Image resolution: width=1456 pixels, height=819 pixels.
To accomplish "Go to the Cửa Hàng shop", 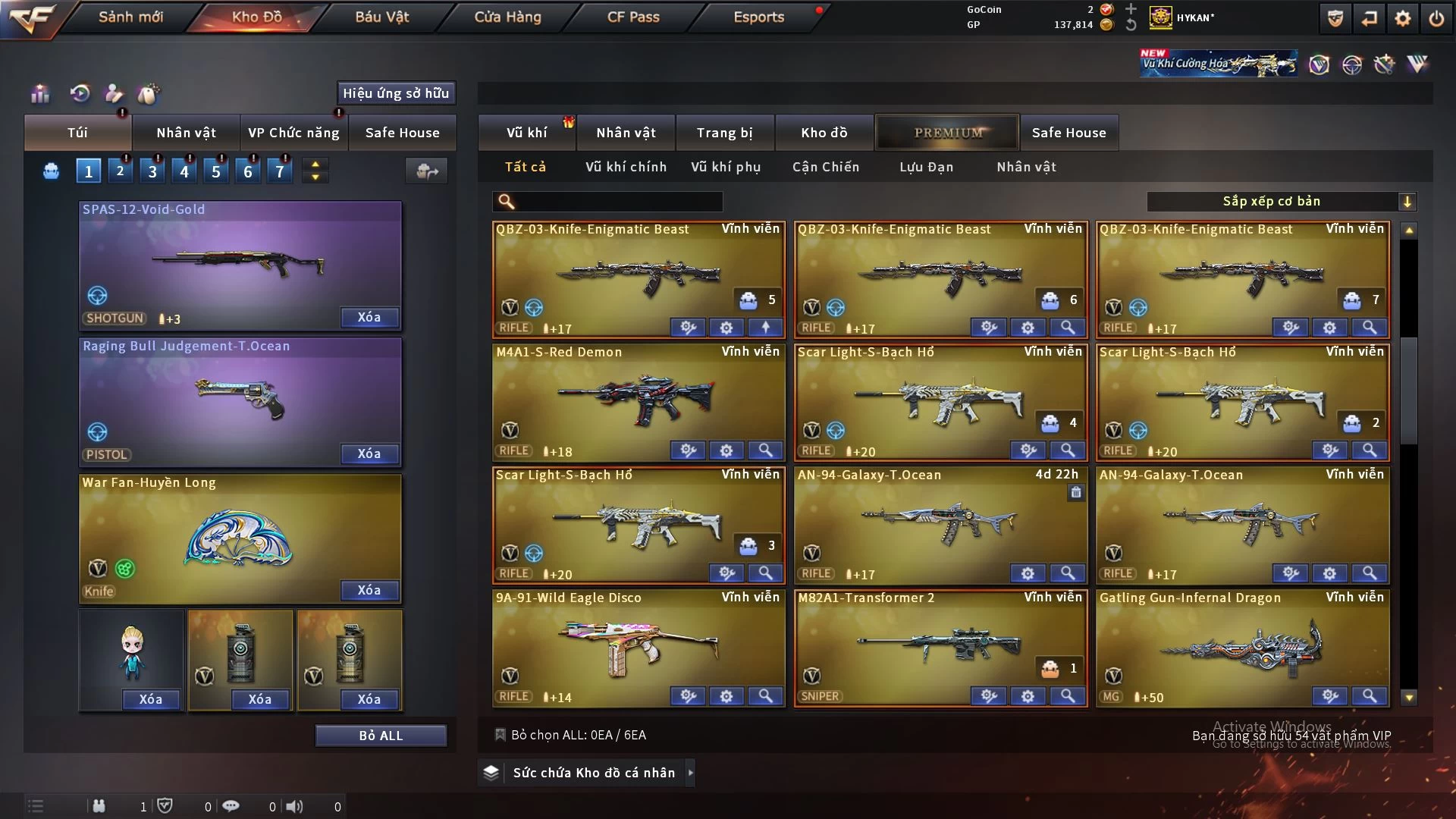I will 507,17.
